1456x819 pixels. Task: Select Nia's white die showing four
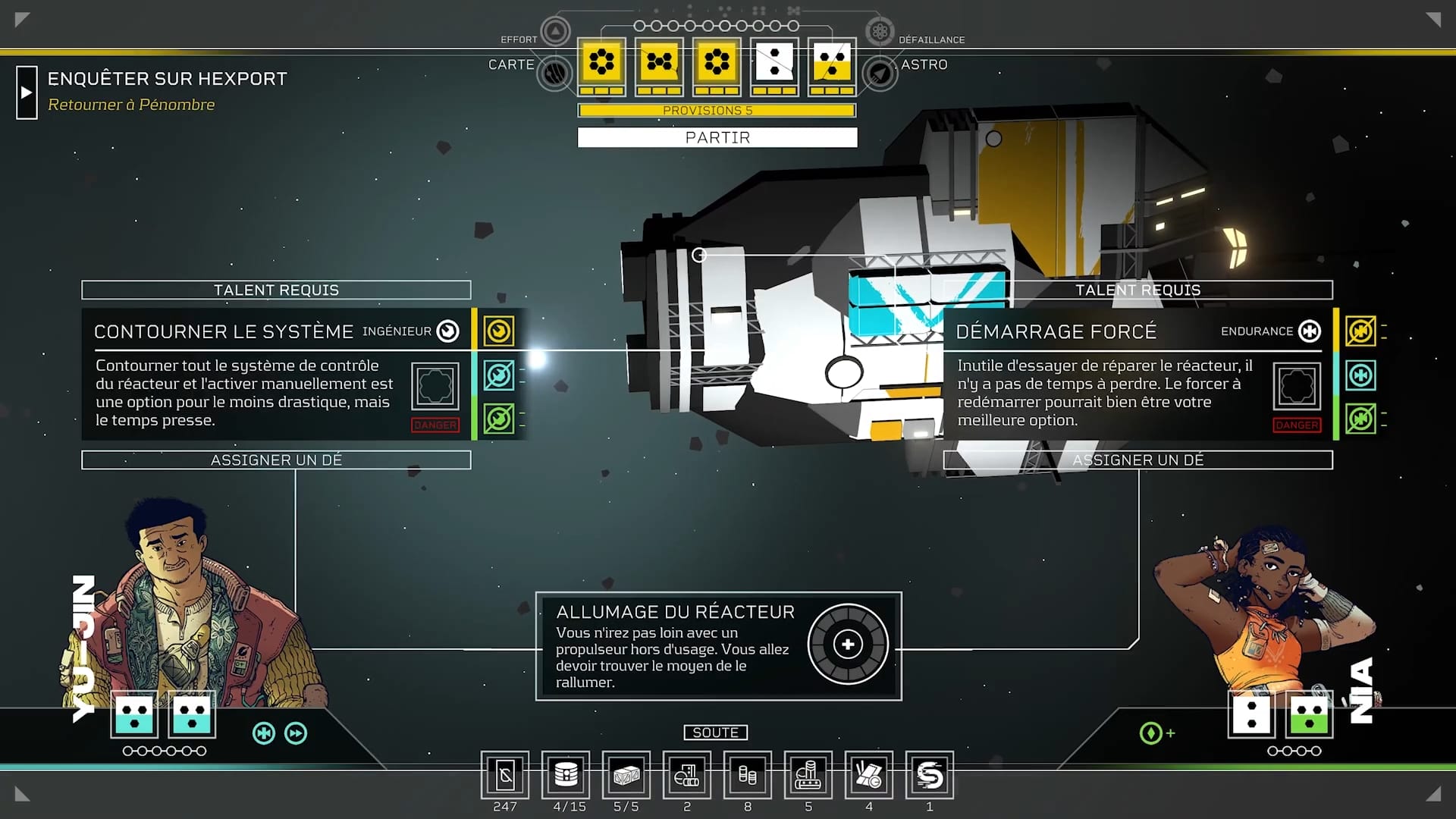pyautogui.click(x=1252, y=714)
